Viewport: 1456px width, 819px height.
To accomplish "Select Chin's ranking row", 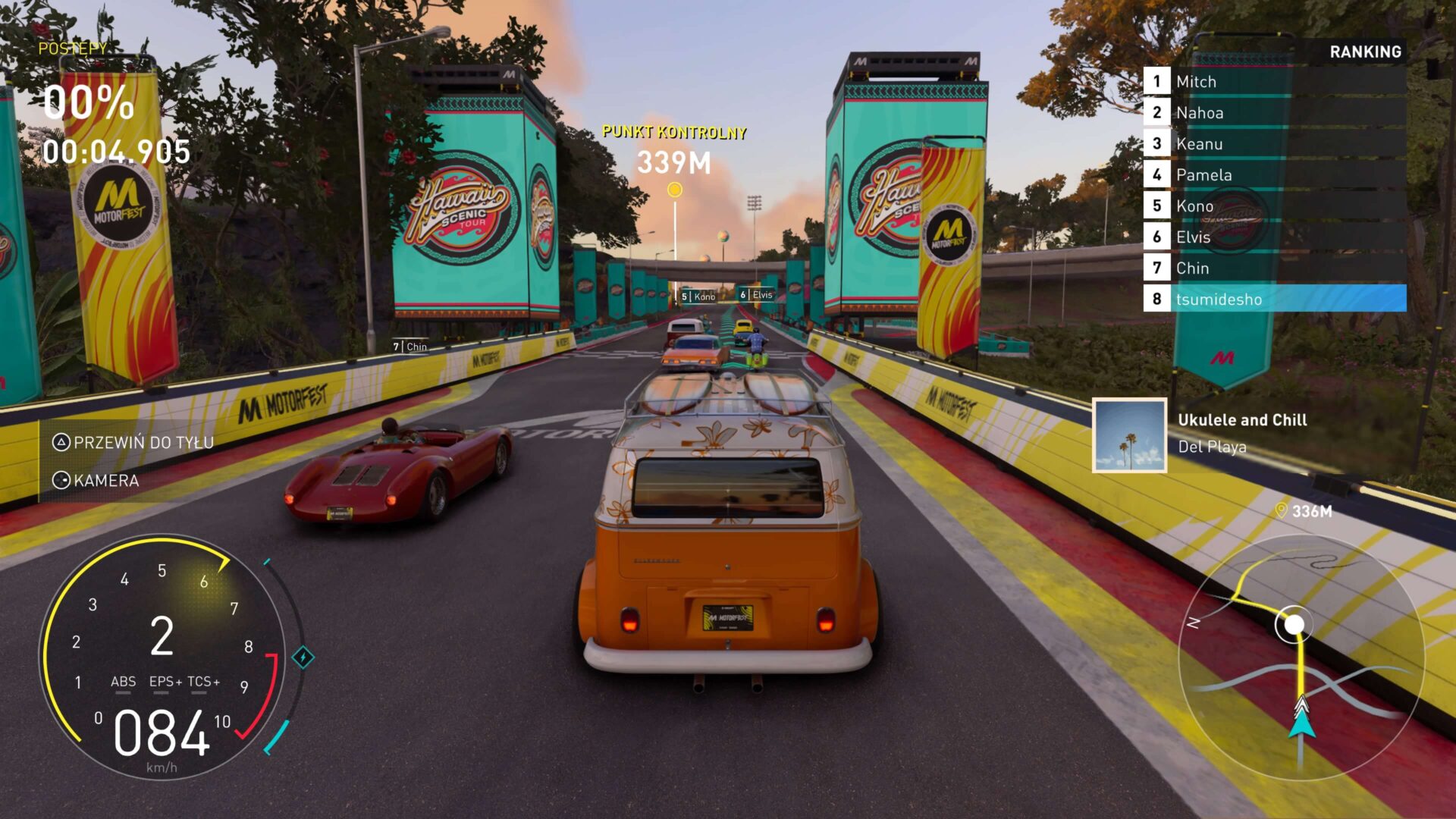I will pyautogui.click(x=1274, y=268).
